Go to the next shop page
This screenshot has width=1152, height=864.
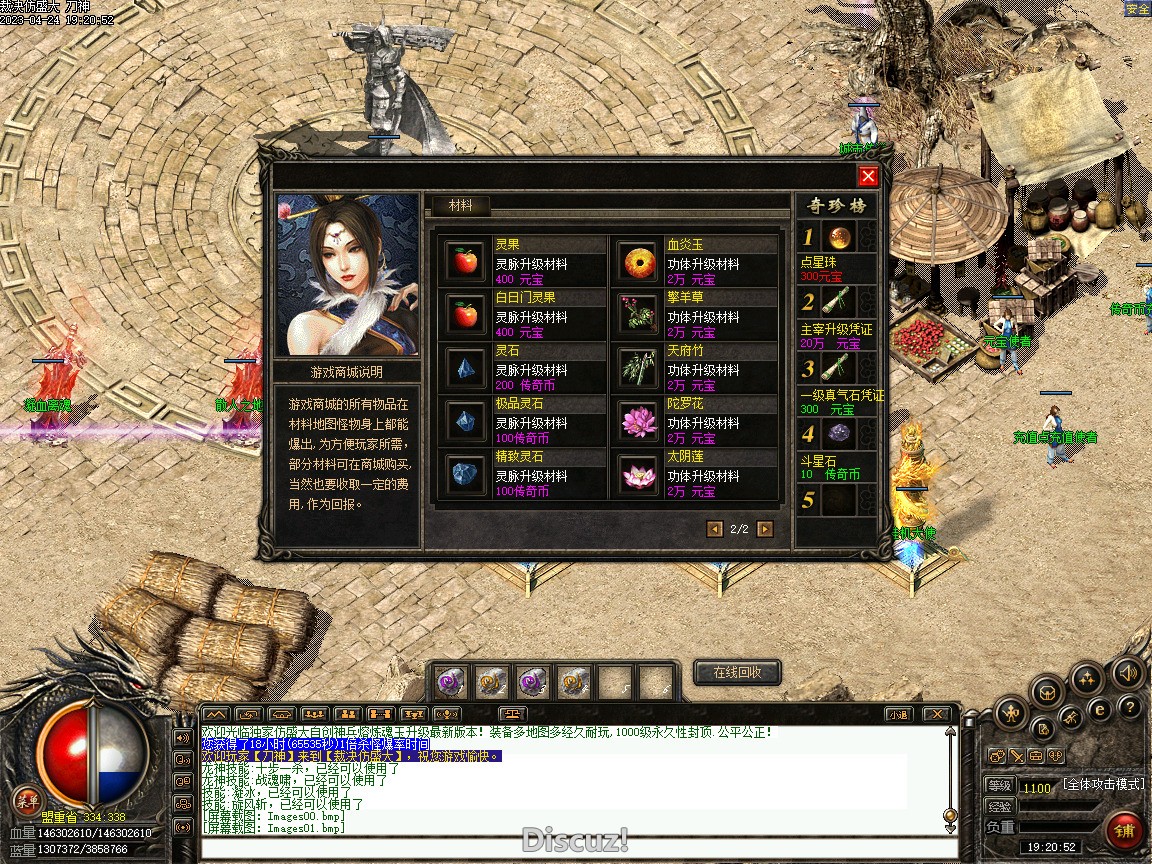coord(765,529)
